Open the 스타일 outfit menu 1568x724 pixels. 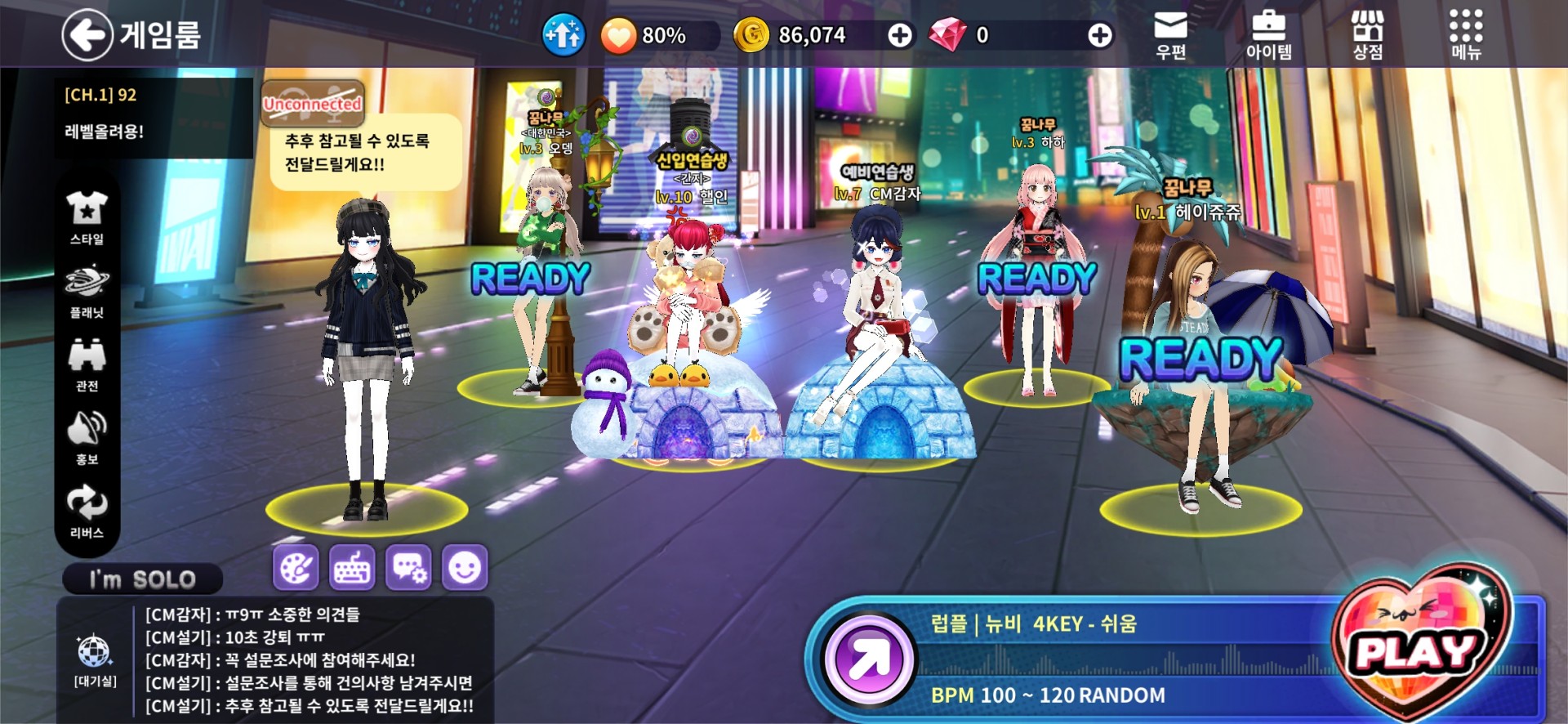coord(87,217)
